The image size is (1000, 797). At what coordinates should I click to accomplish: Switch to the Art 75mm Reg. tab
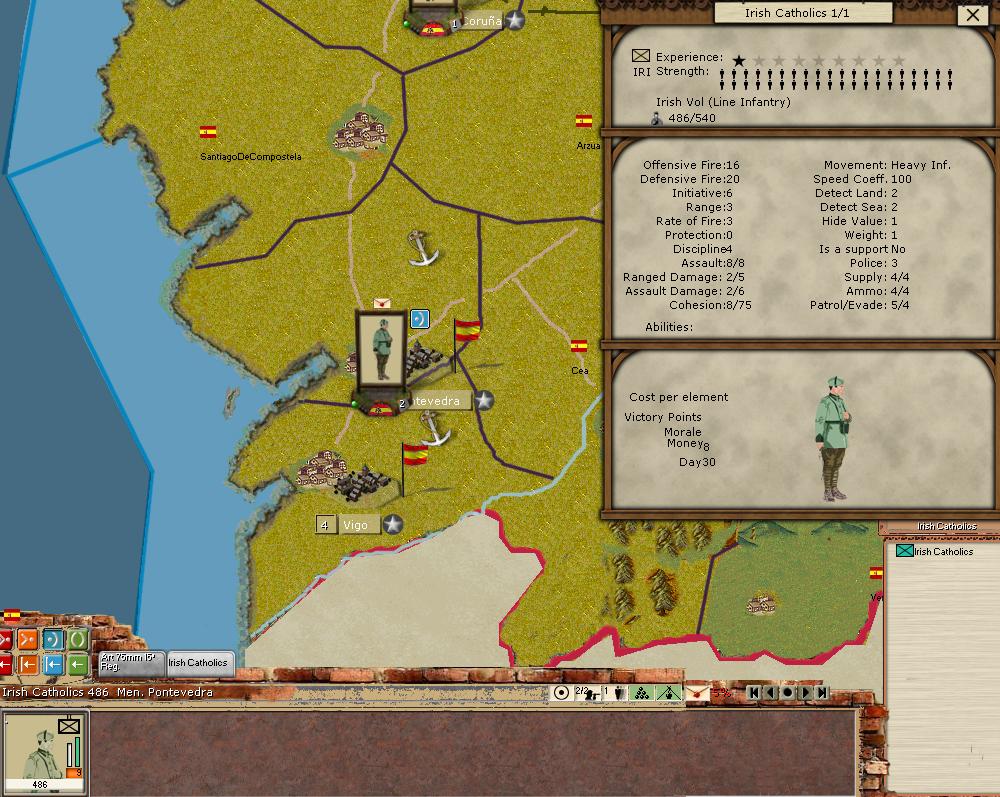(131, 662)
